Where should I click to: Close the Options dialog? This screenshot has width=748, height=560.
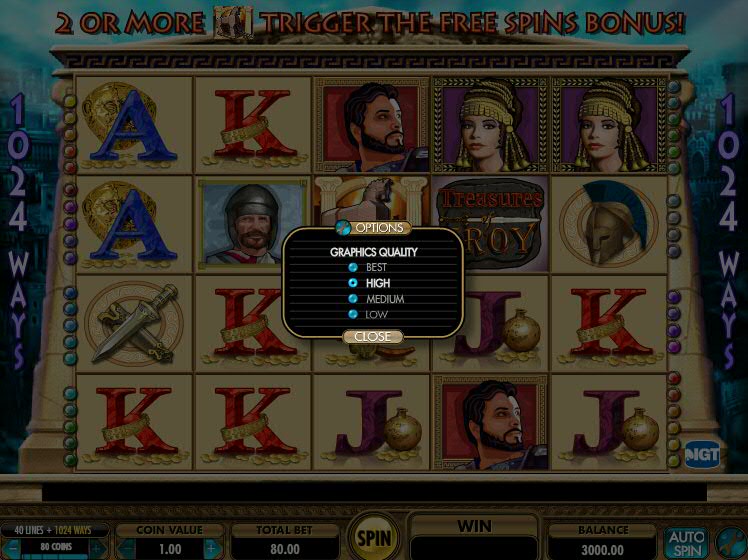[372, 337]
